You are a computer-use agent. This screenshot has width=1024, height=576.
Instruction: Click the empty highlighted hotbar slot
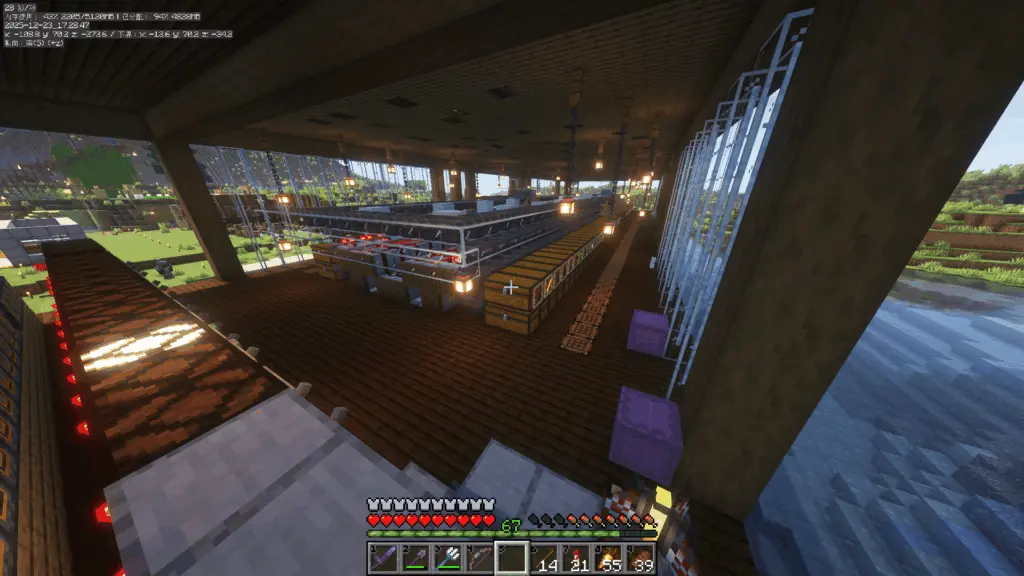tap(512, 558)
